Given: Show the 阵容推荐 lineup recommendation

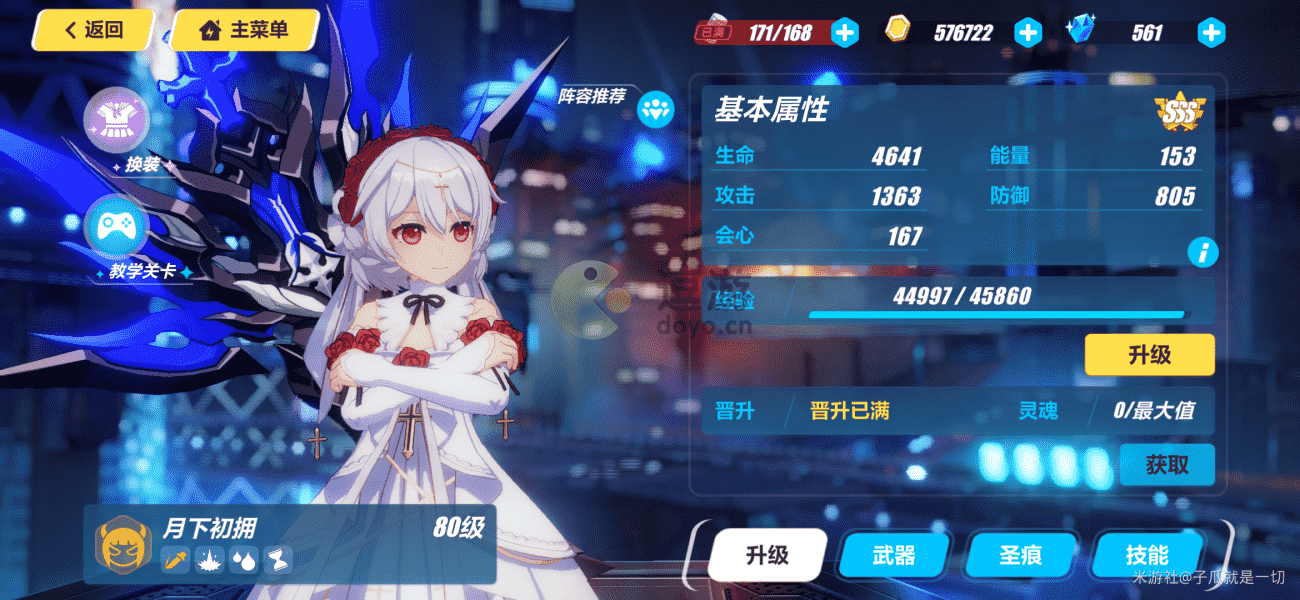Looking at the screenshot, I should pos(655,108).
